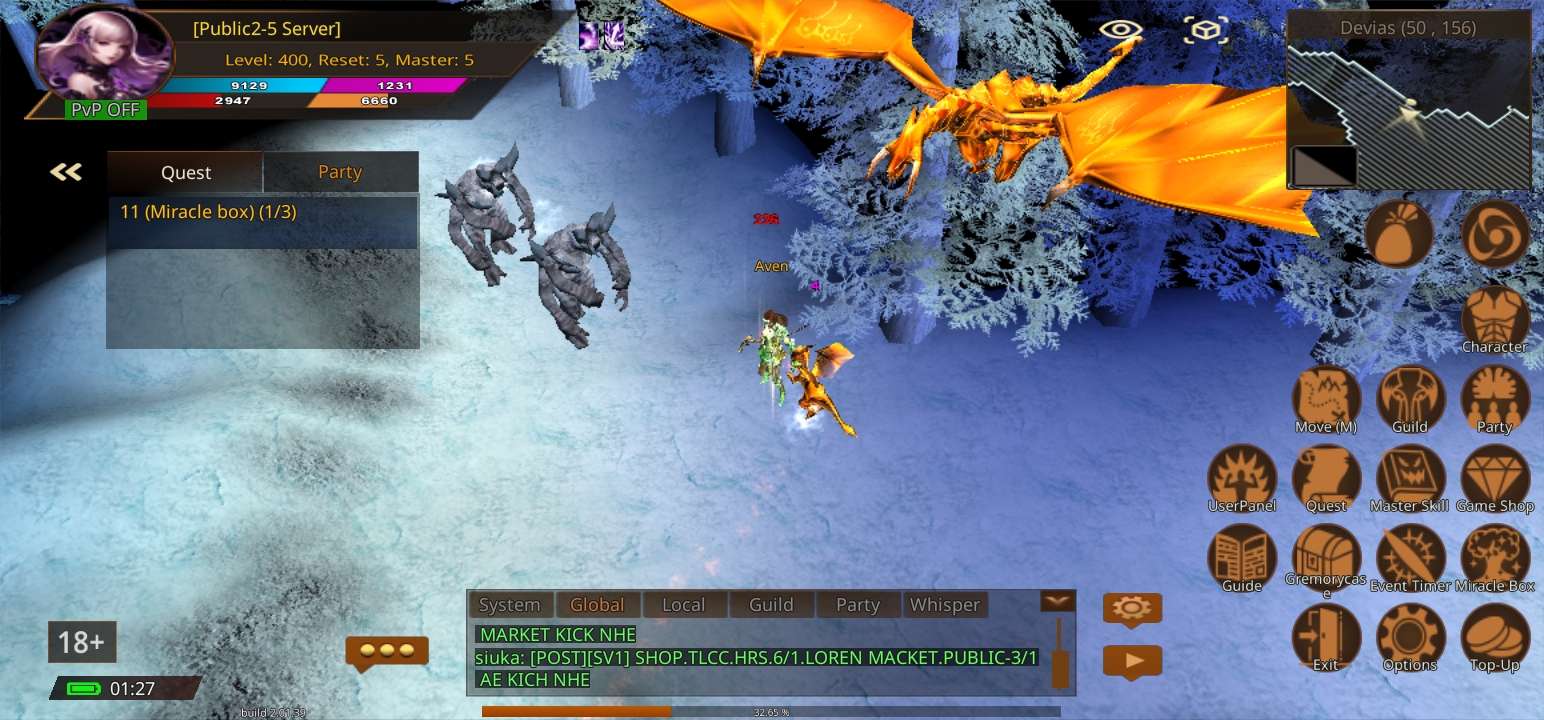Collapse the quest panel with double arrows
The height and width of the screenshot is (720, 1544).
(x=66, y=173)
